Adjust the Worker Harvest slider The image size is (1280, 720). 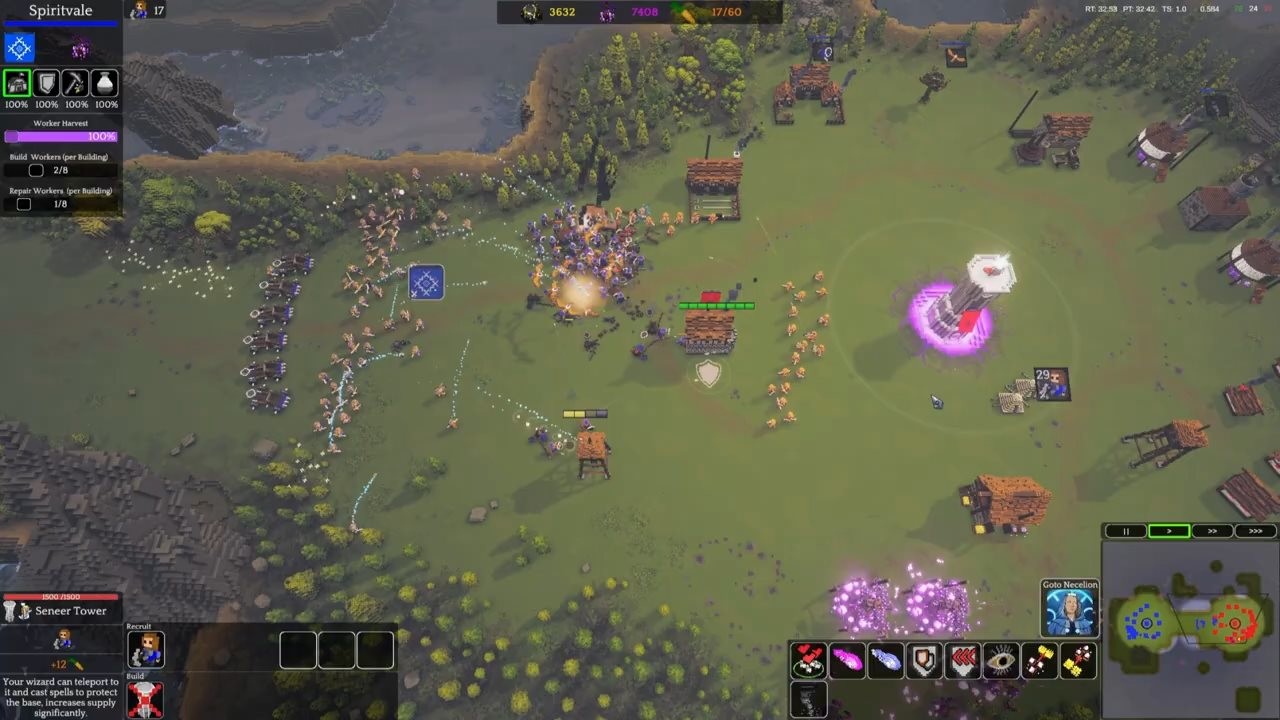click(x=60, y=136)
